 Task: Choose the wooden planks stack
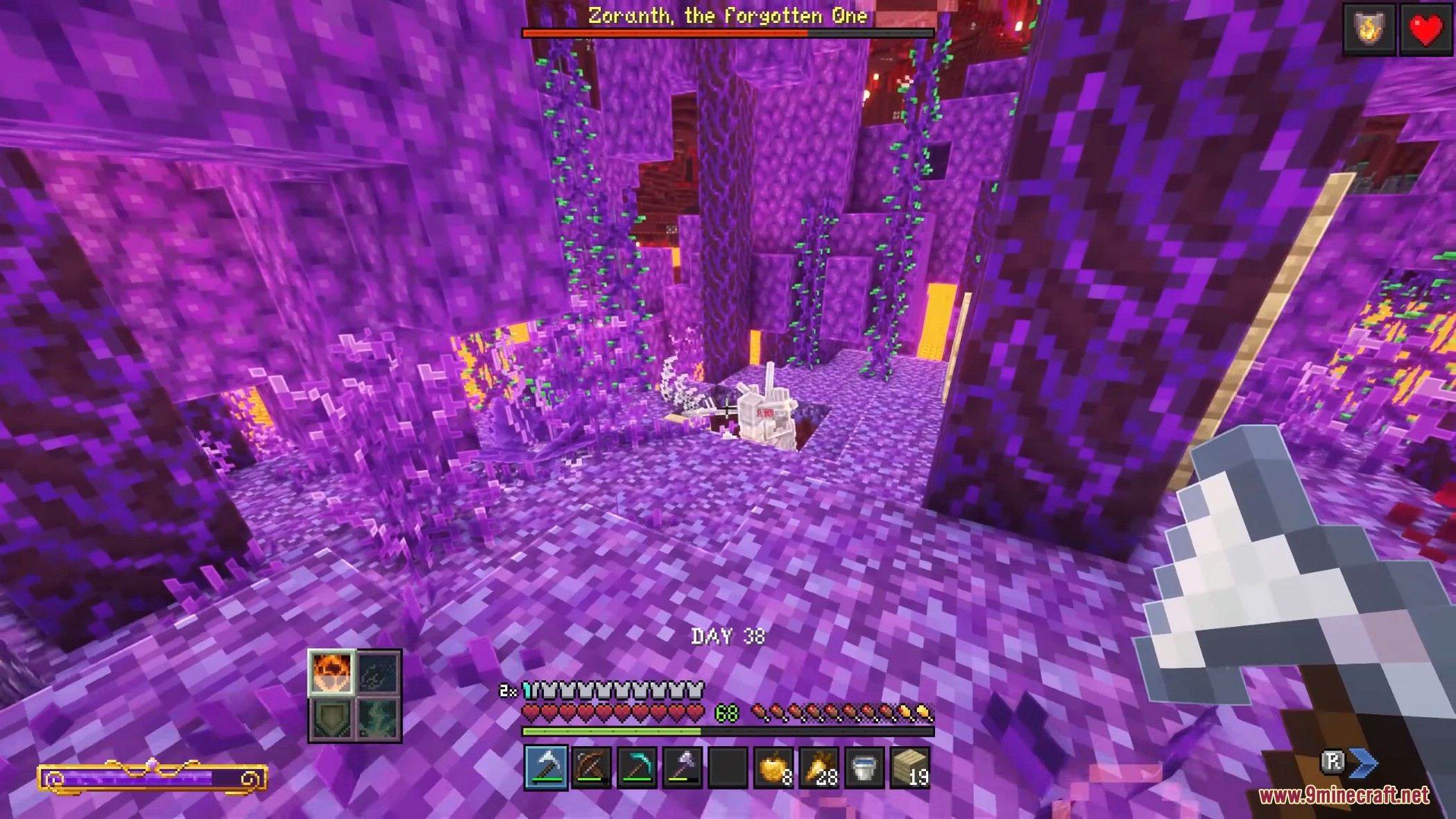(x=909, y=767)
